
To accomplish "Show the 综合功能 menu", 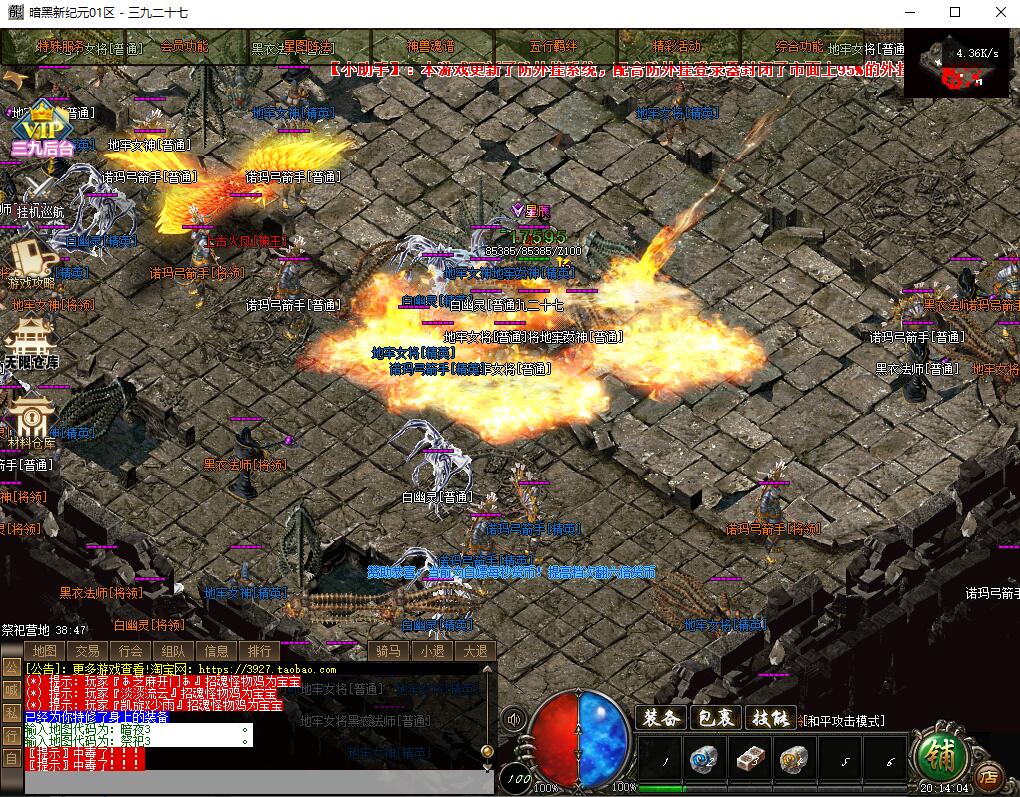I will pyautogui.click(x=800, y=47).
